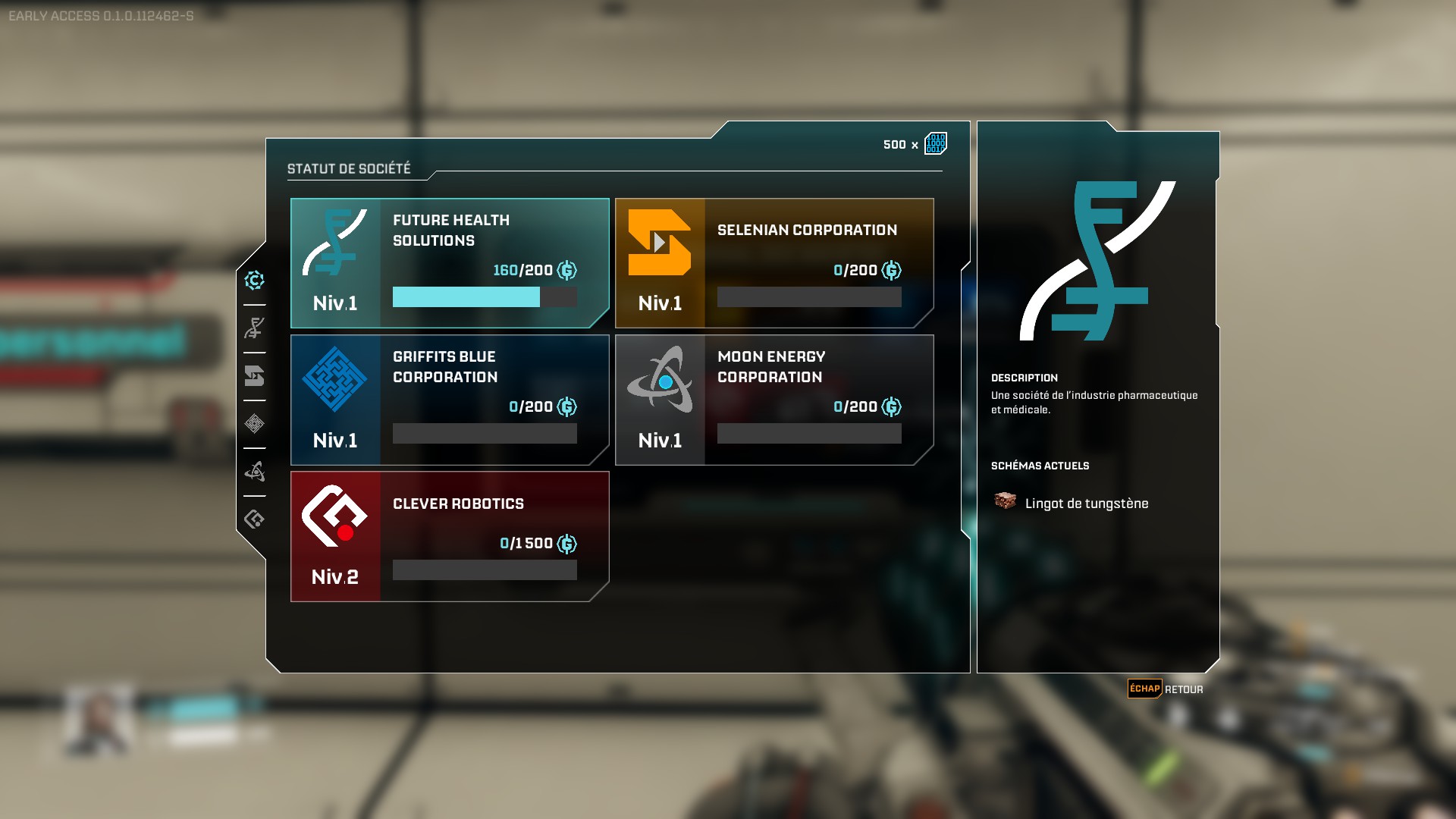Switch to the Selenian logo sidebar tab
Image resolution: width=1456 pixels, height=819 pixels.
[x=255, y=376]
